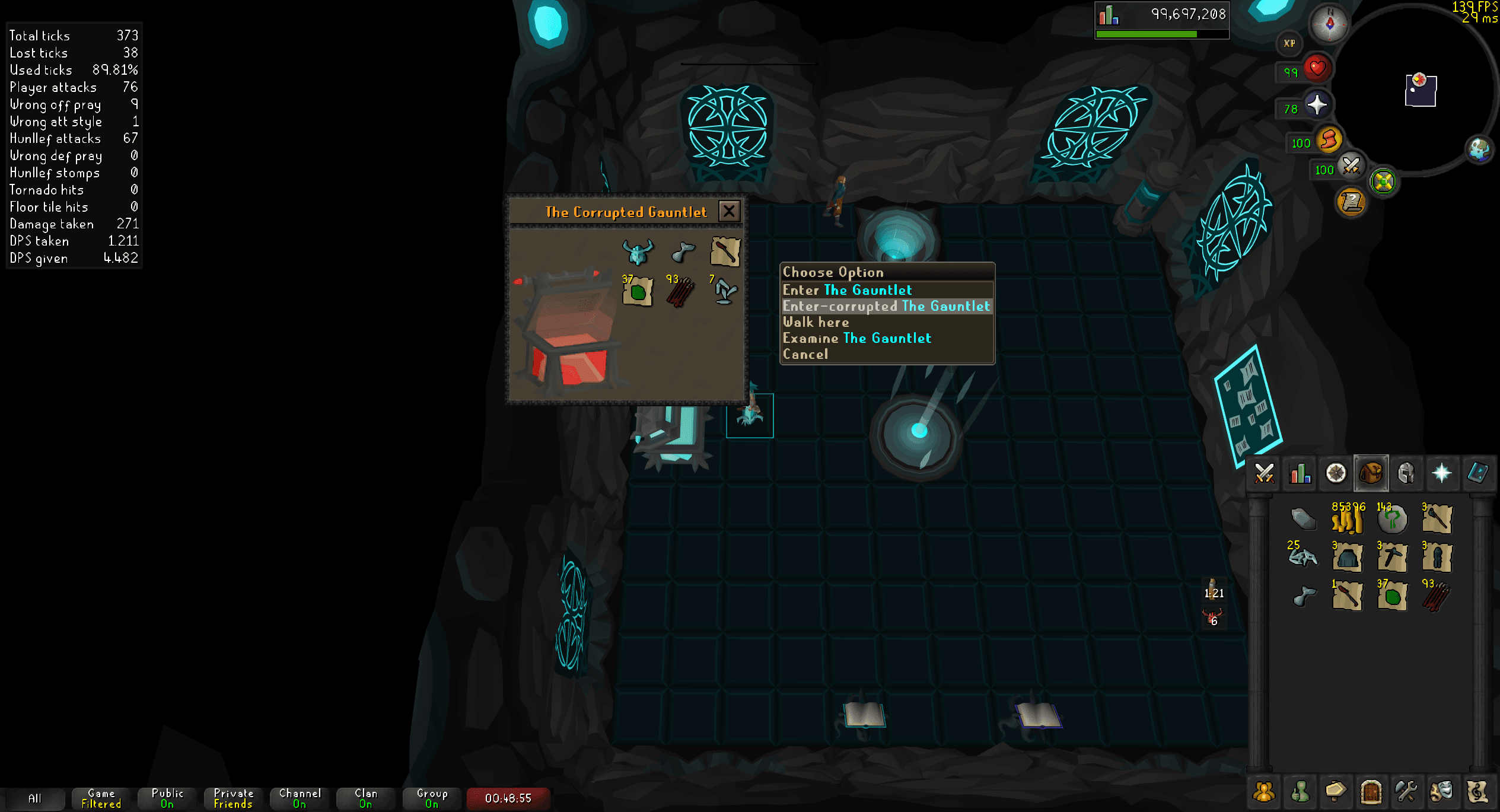Screen dimensions: 1500x812
Task: Open the Friends List tab
Action: 1264,791
